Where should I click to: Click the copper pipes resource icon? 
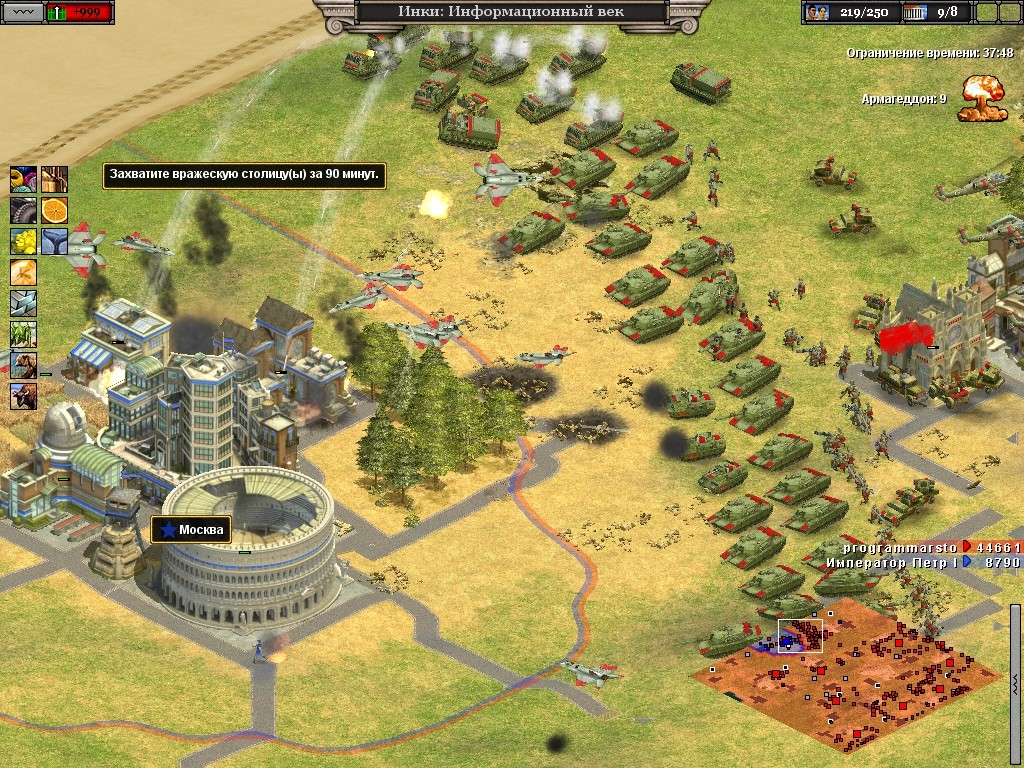[x=55, y=179]
